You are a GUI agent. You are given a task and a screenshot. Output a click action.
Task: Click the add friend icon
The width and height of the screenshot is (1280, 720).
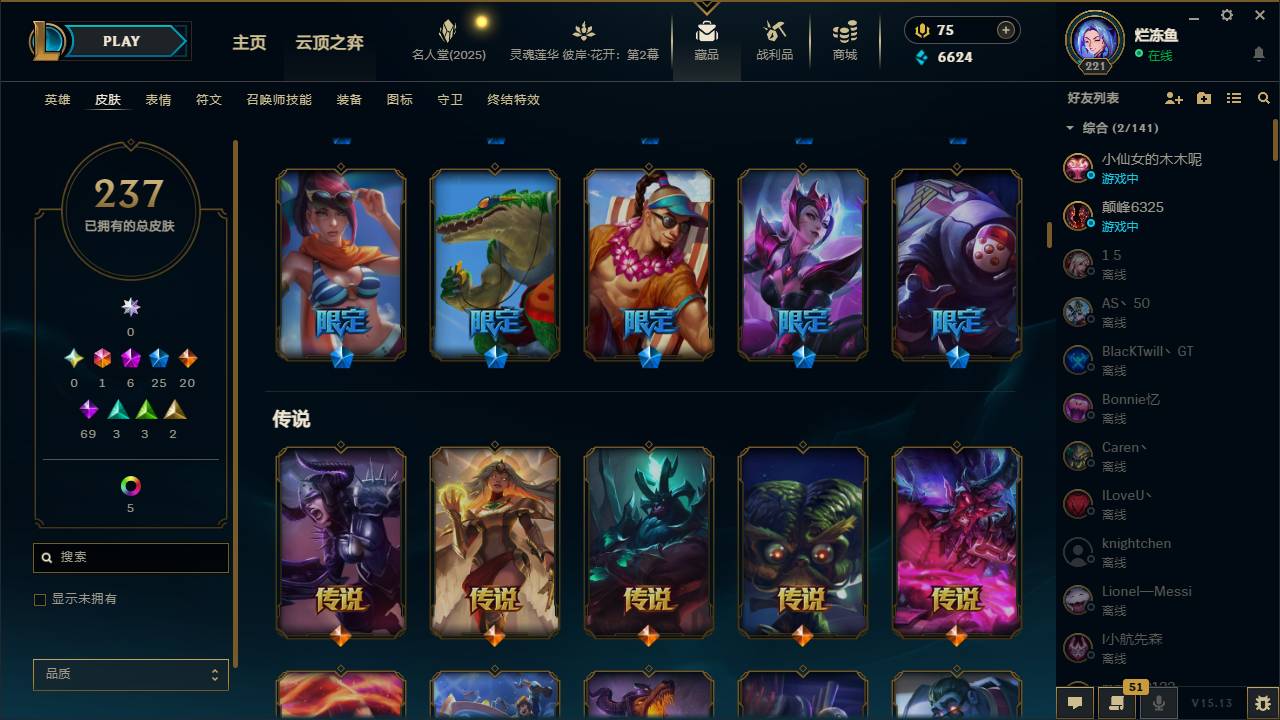[1171, 97]
